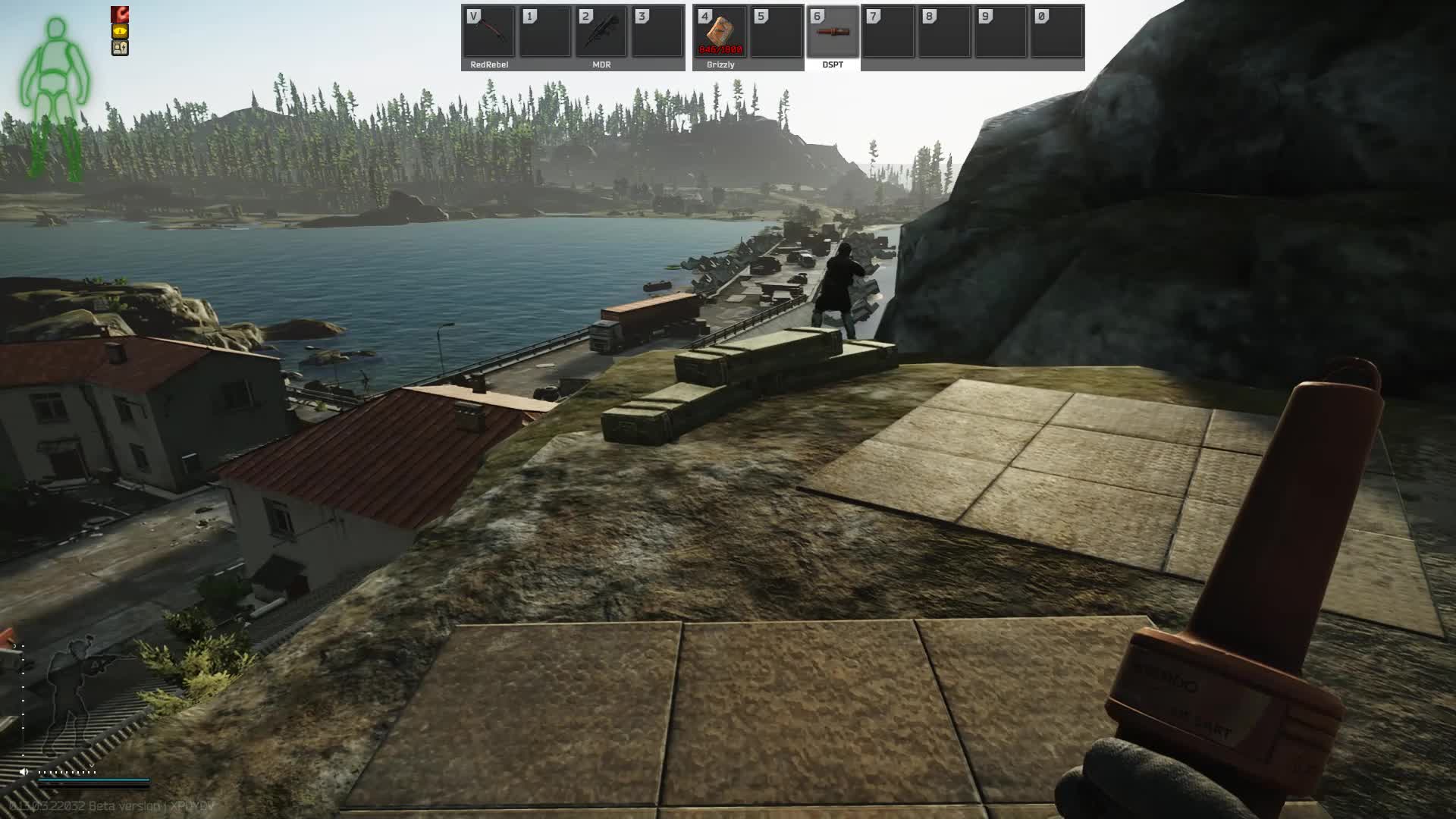The width and height of the screenshot is (1456, 819).
Task: Use the Grizzly medkit slot
Action: tap(720, 32)
